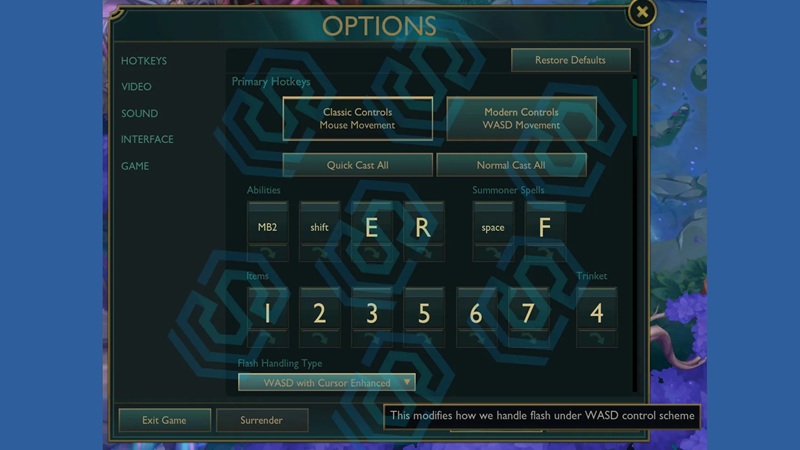Image resolution: width=800 pixels, height=450 pixels.
Task: Exit Game from the options menu
Action: pyautogui.click(x=165, y=420)
